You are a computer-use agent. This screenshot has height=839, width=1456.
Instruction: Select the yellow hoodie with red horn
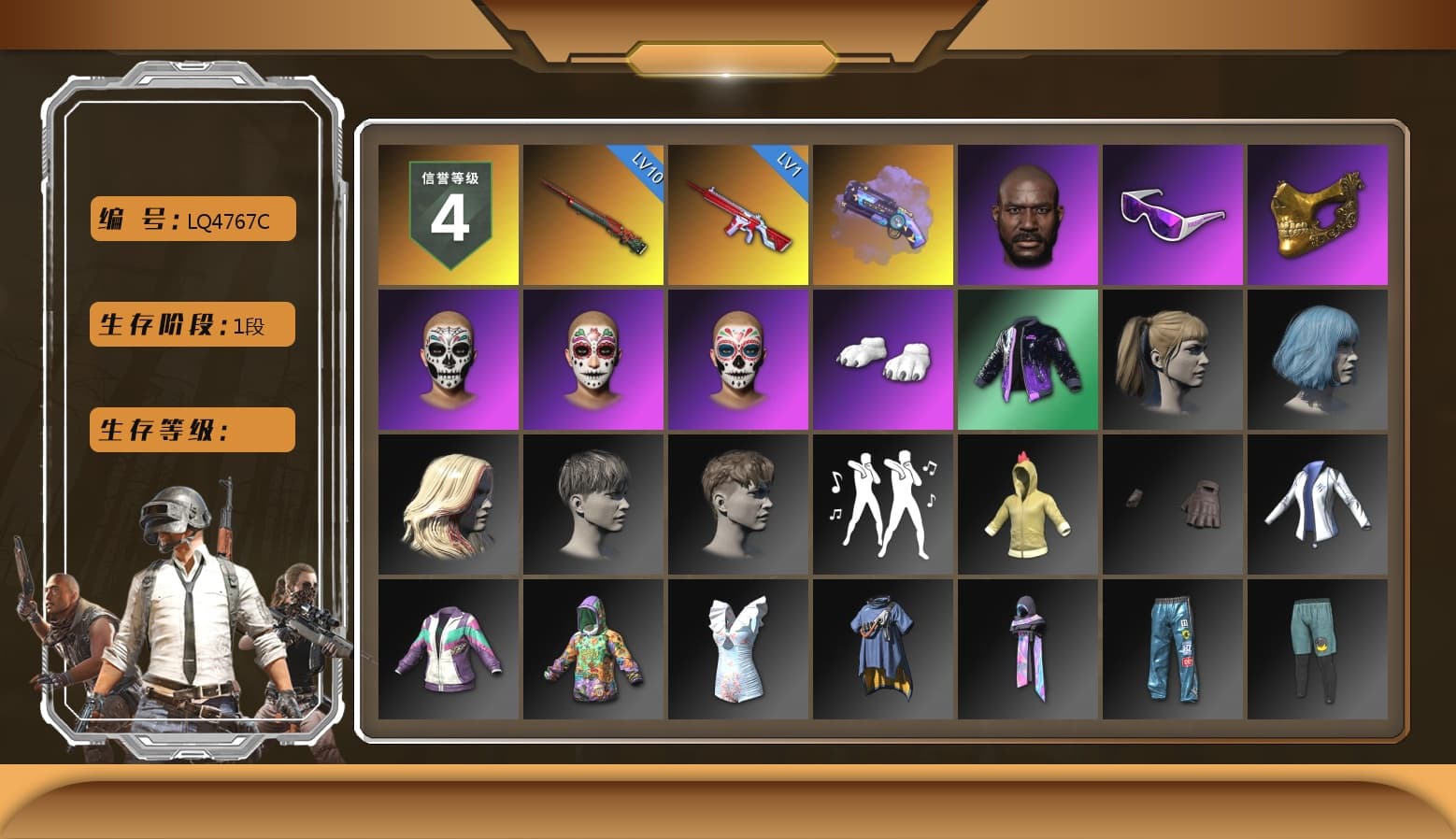pos(1028,504)
